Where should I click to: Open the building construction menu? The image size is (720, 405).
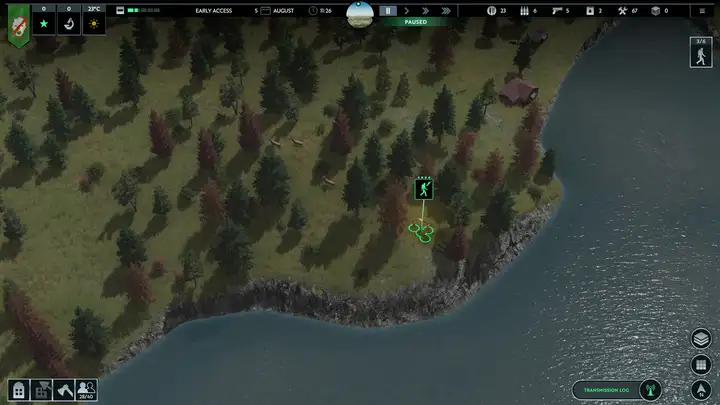[x=18, y=390]
